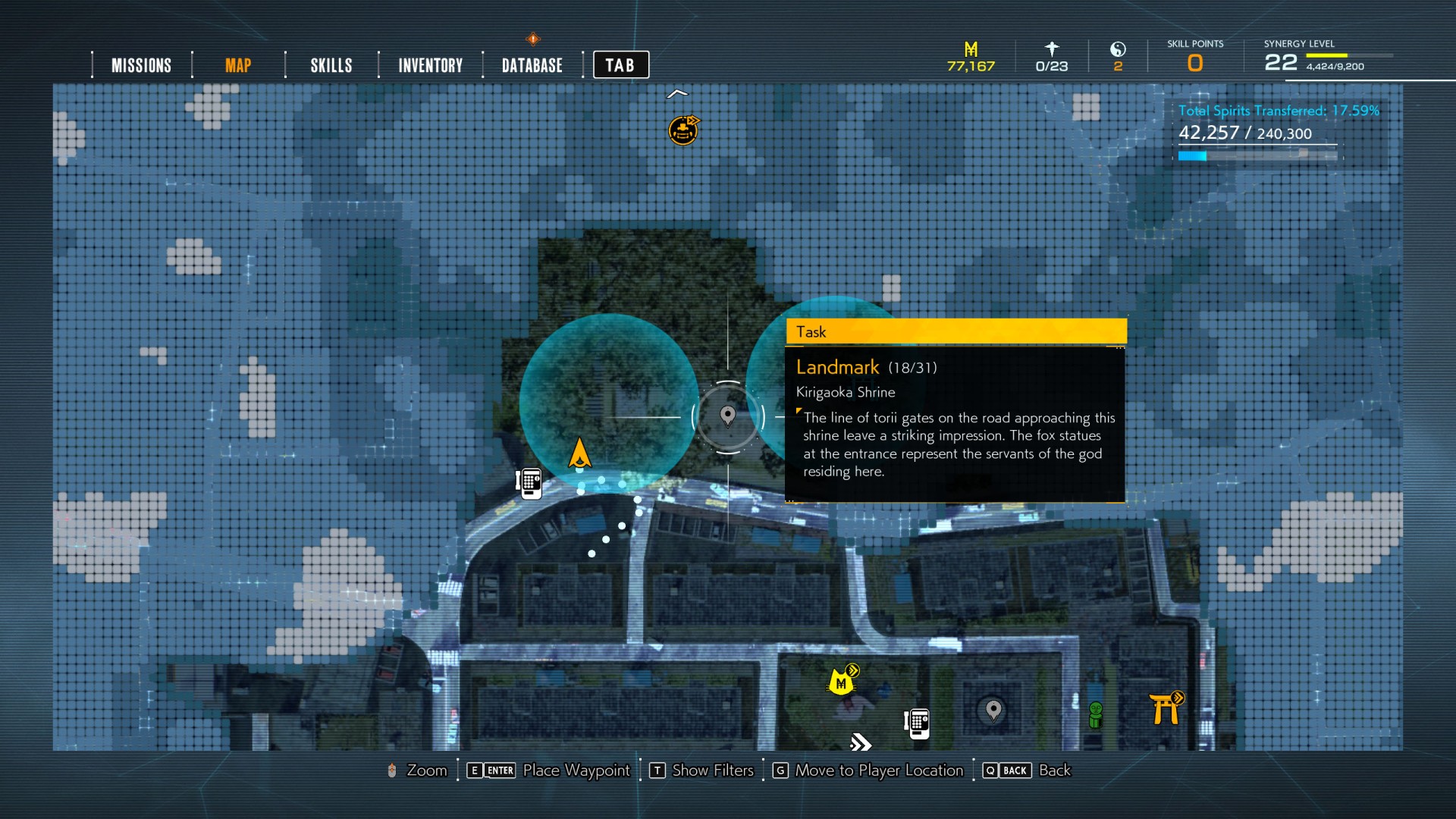
Task: Select the orange circular masked-face marker at the top
Action: [x=683, y=130]
